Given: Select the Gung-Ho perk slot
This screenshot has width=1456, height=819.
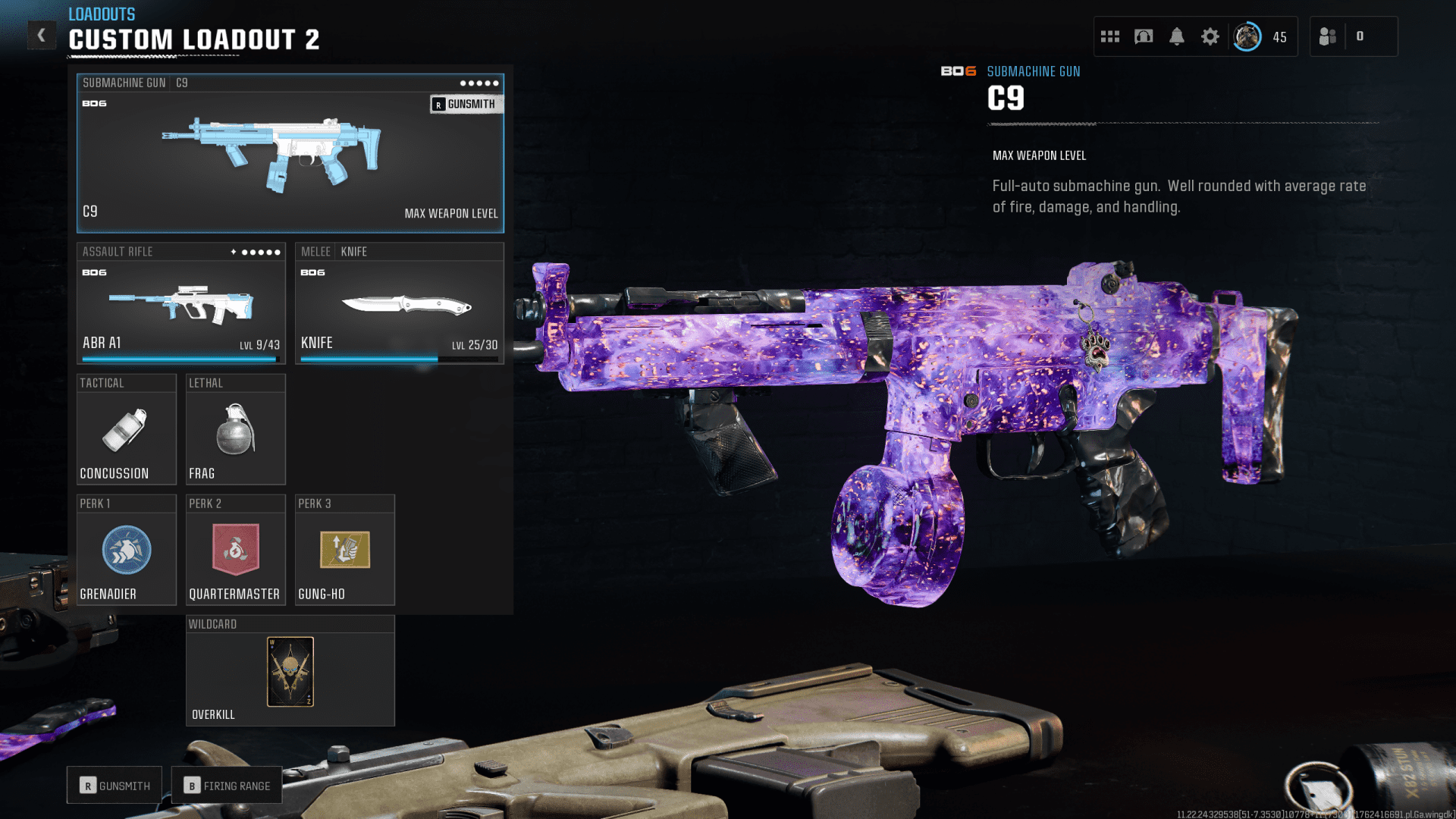Looking at the screenshot, I should [x=344, y=551].
